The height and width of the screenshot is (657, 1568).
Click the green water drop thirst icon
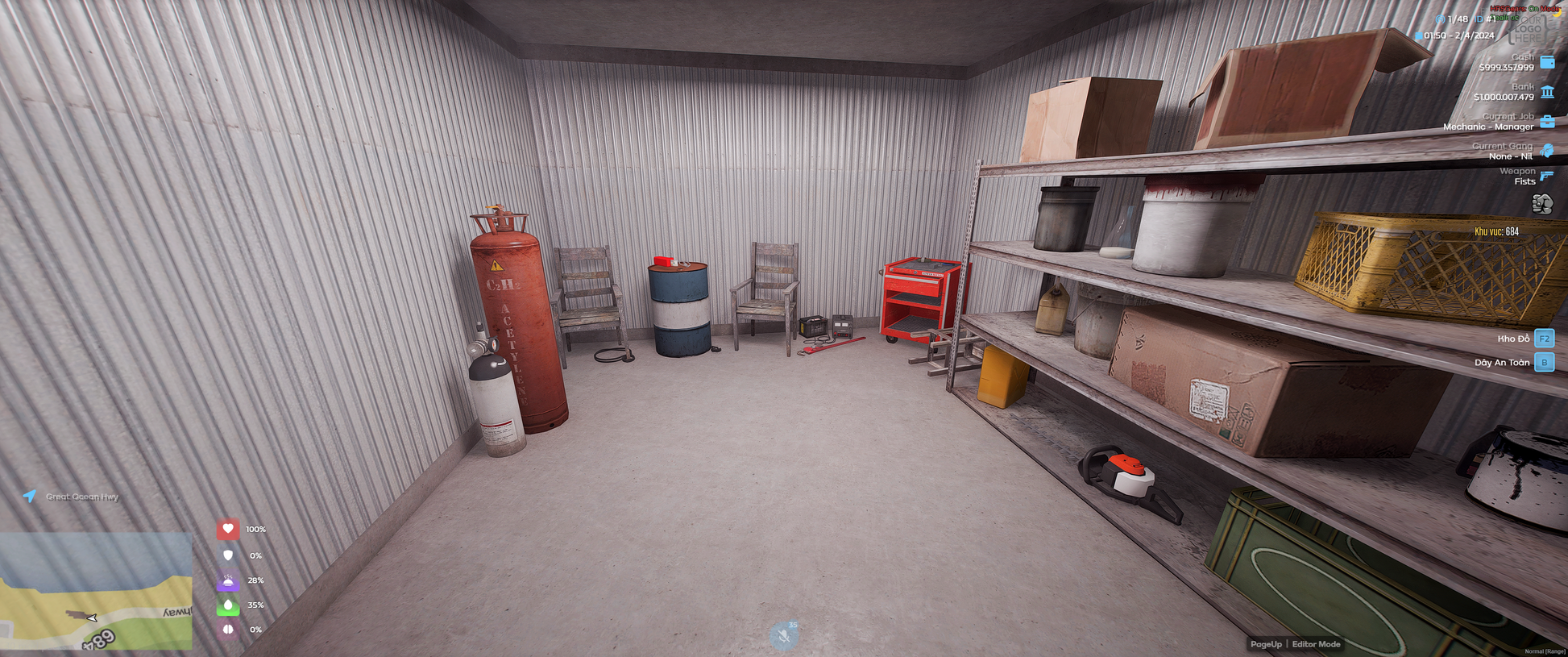228,605
